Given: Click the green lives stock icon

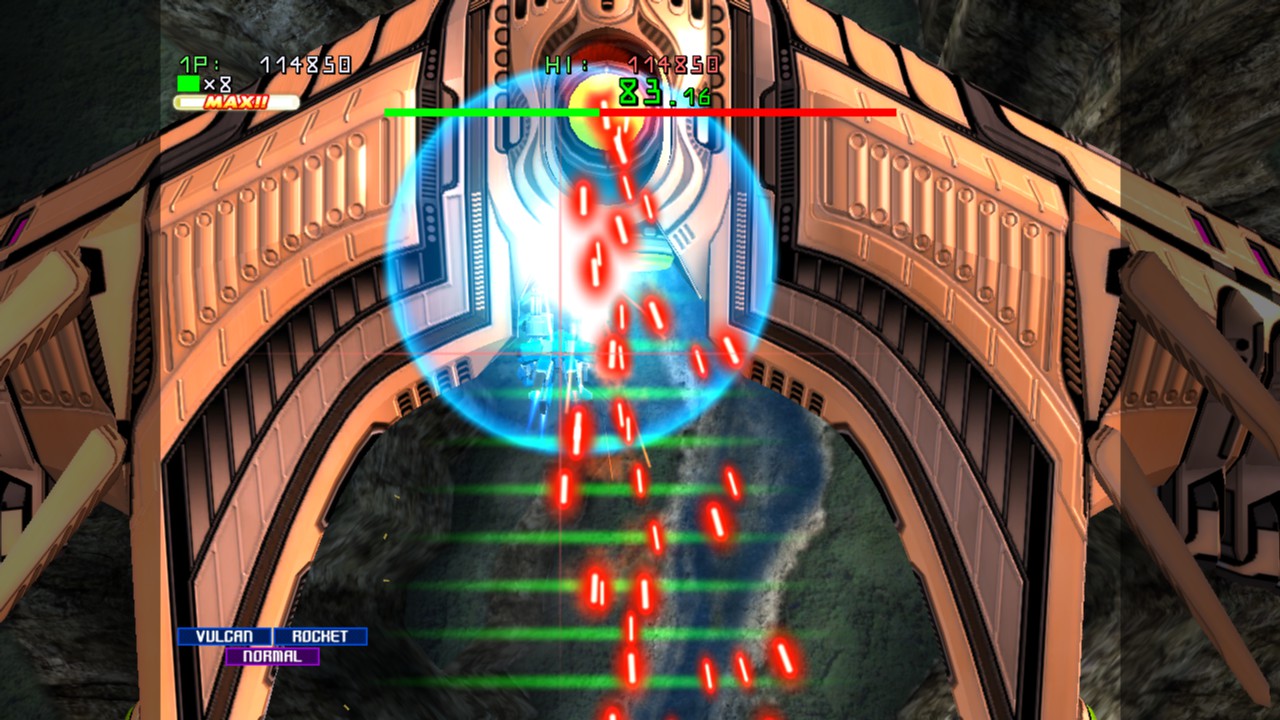Looking at the screenshot, I should pos(190,85).
